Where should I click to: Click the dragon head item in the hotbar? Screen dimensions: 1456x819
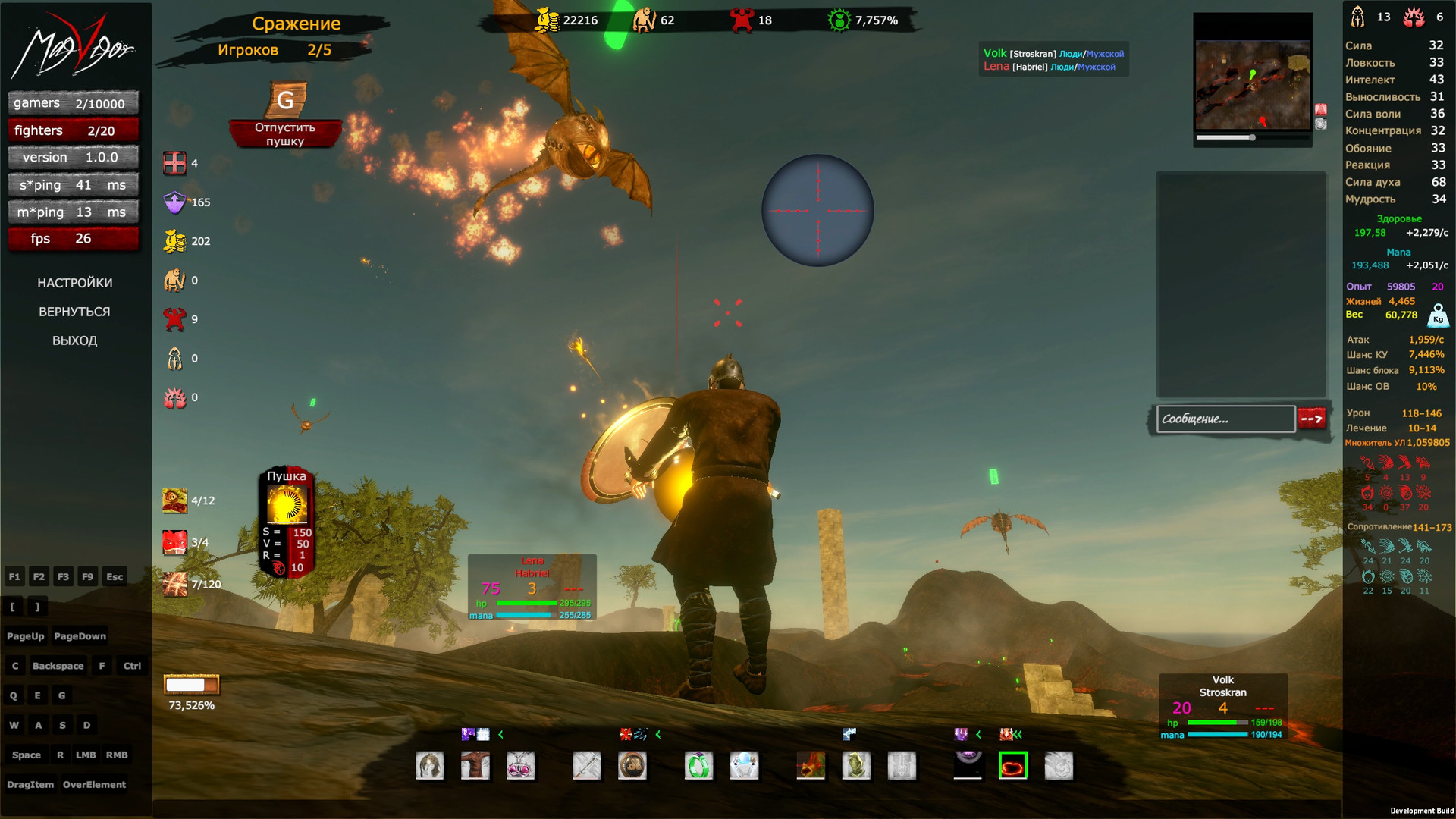811,766
